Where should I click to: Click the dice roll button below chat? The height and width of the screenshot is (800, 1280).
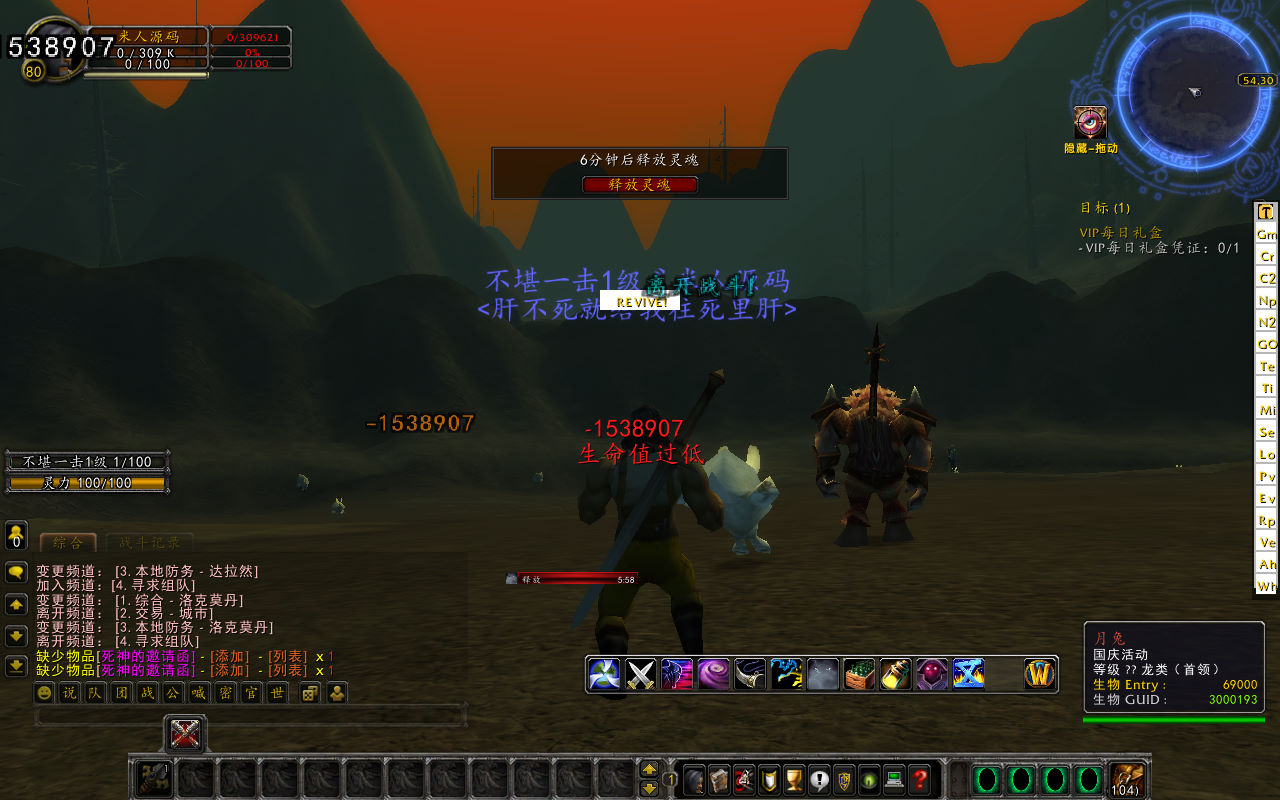point(310,693)
